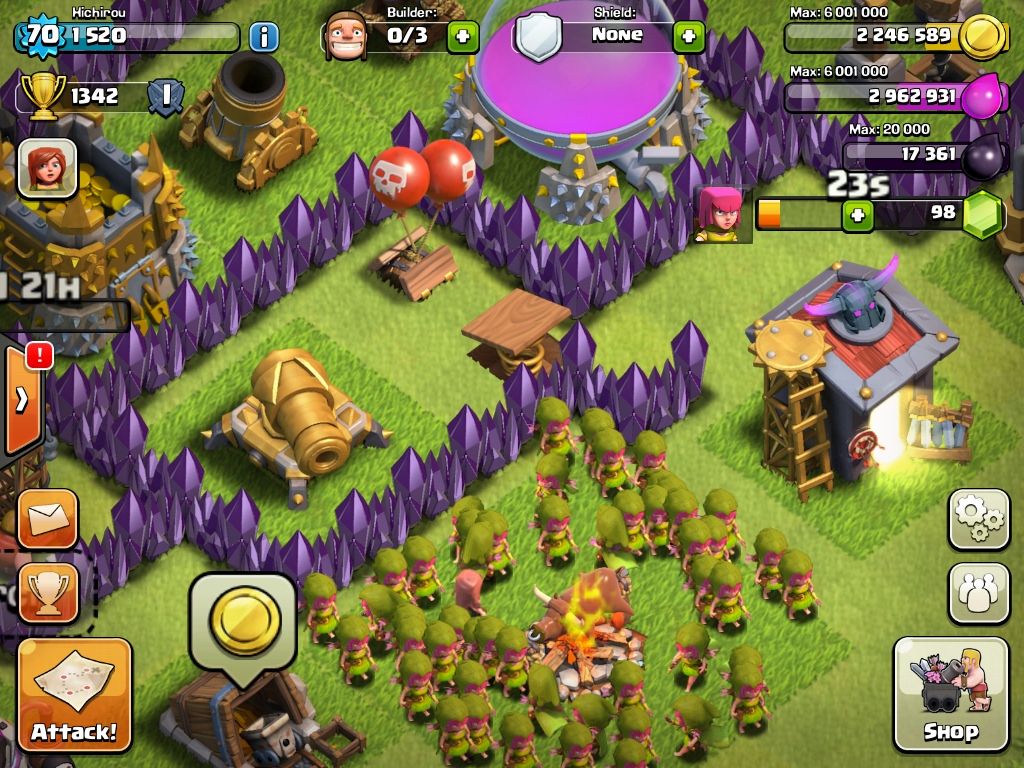Expand the side panel arrow tab
The width and height of the screenshot is (1024, 768).
tap(22, 400)
